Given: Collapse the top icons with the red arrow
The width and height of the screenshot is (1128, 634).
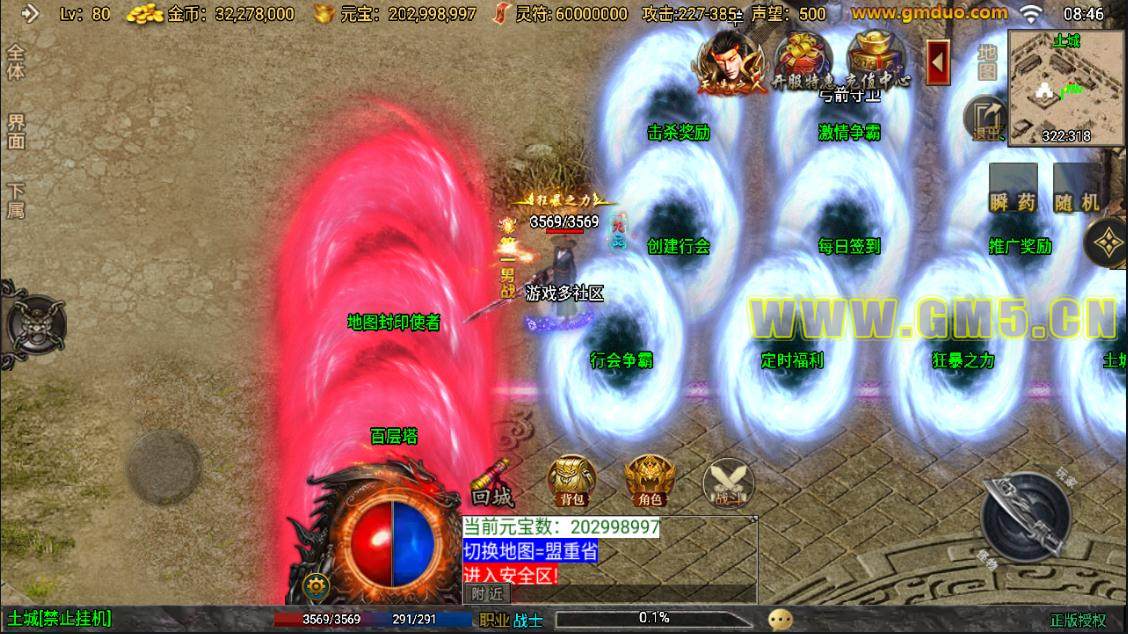Looking at the screenshot, I should [938, 63].
